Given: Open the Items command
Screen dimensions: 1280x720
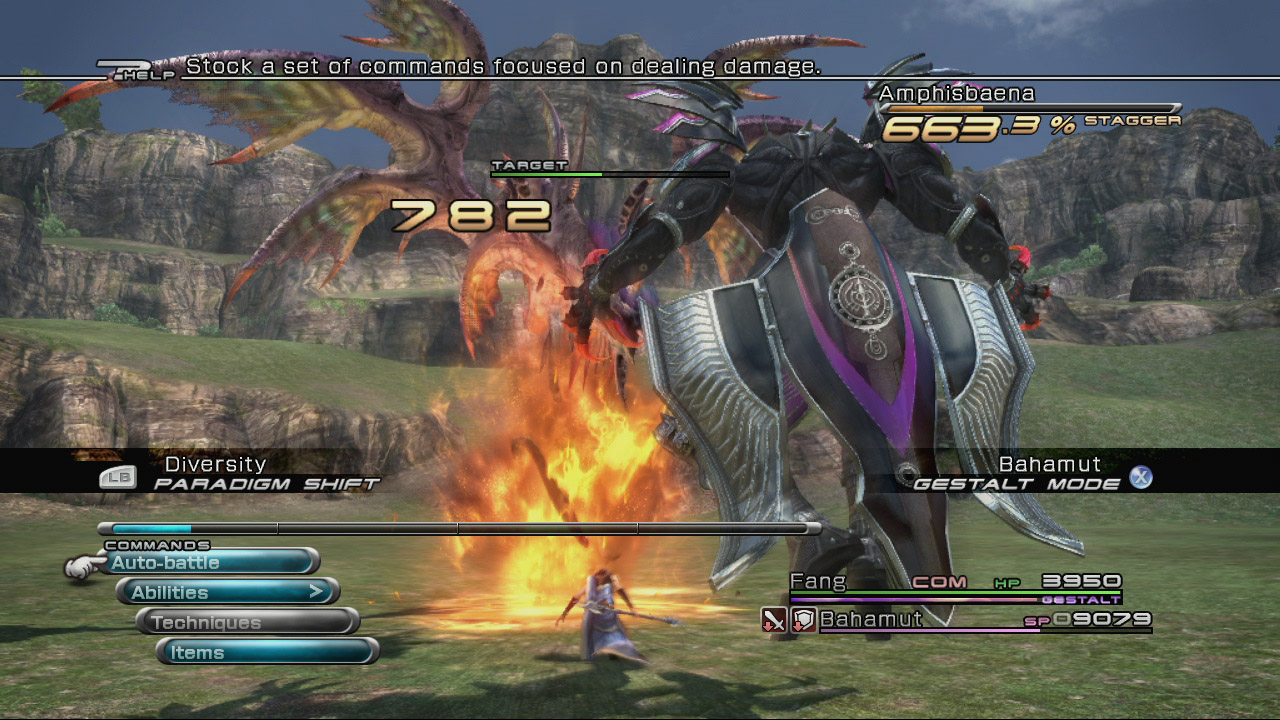Looking at the screenshot, I should click(x=268, y=653).
